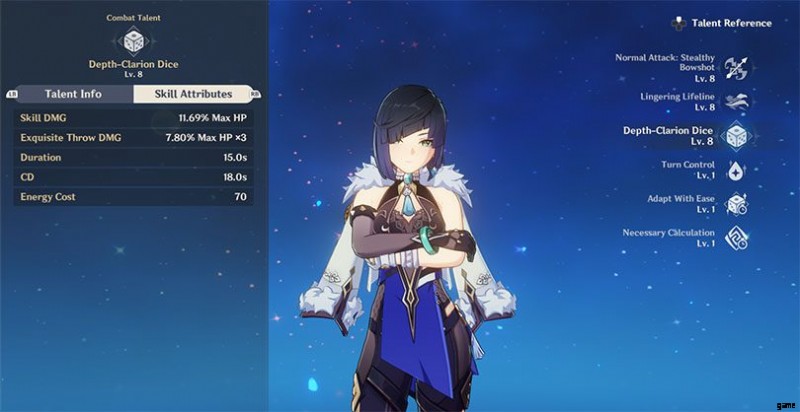Show the Necessary Calculation talent

click(x=735, y=238)
